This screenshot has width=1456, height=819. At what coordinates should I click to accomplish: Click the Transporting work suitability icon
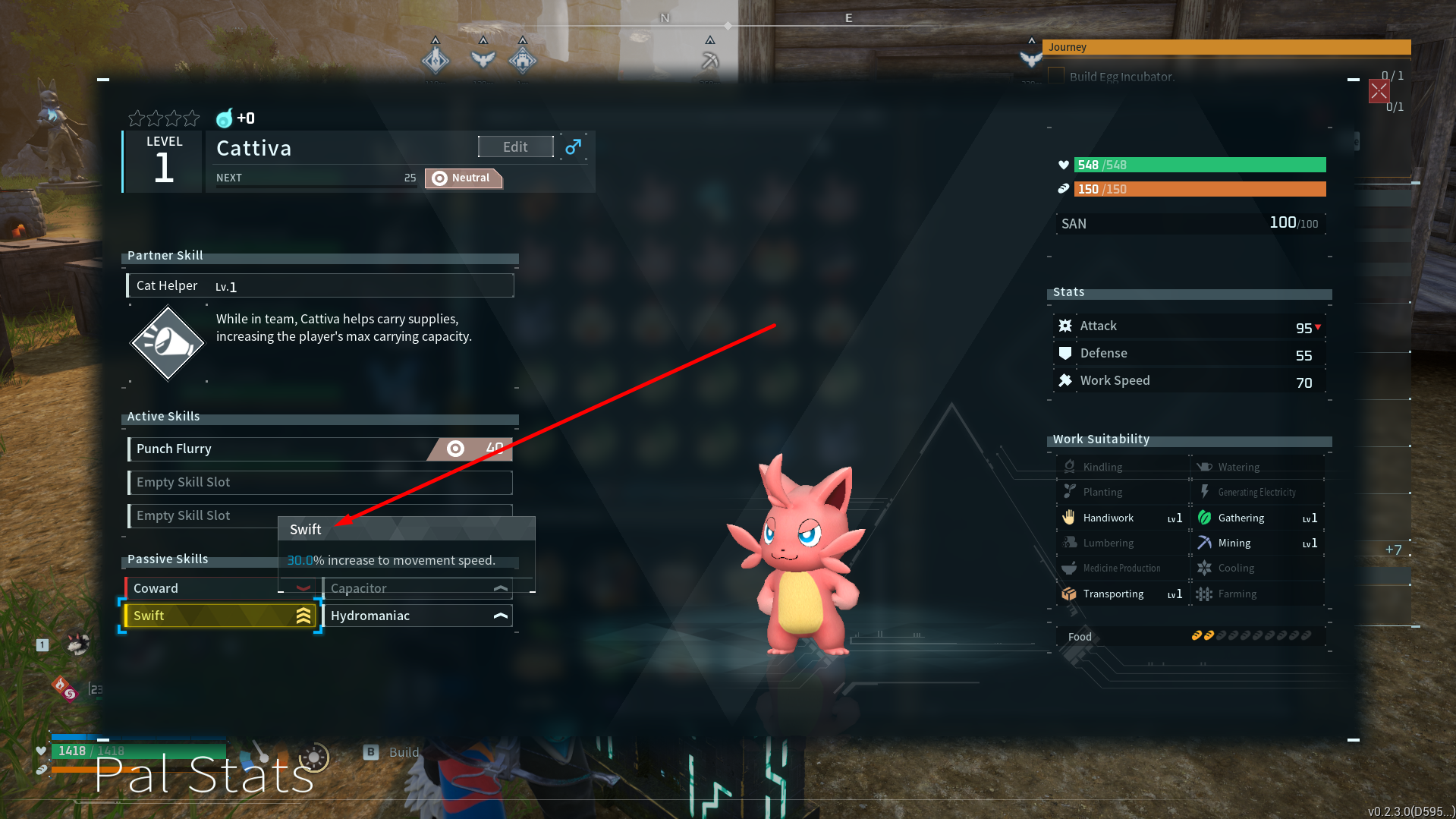1070,594
